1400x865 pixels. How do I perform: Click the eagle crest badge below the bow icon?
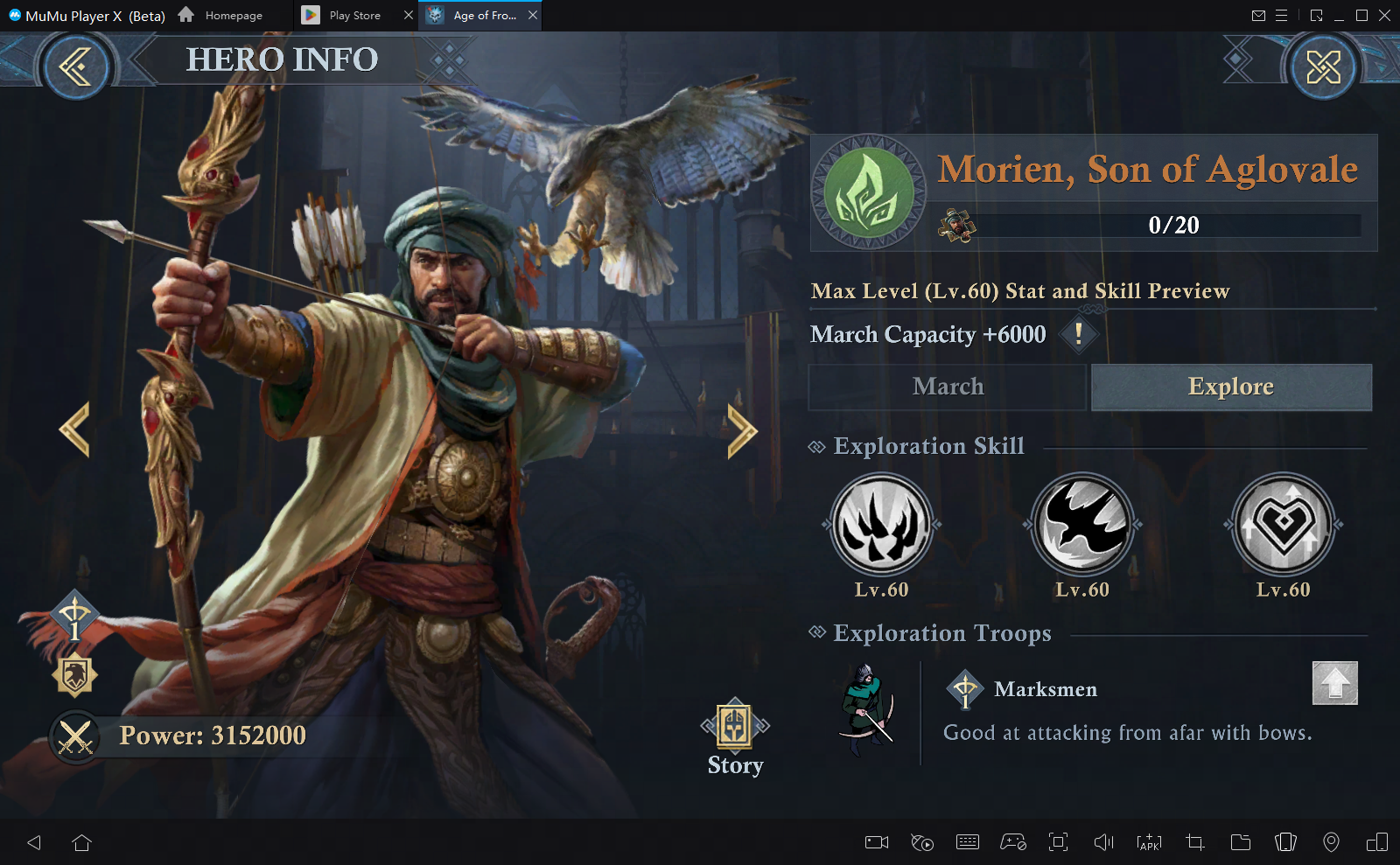click(75, 673)
